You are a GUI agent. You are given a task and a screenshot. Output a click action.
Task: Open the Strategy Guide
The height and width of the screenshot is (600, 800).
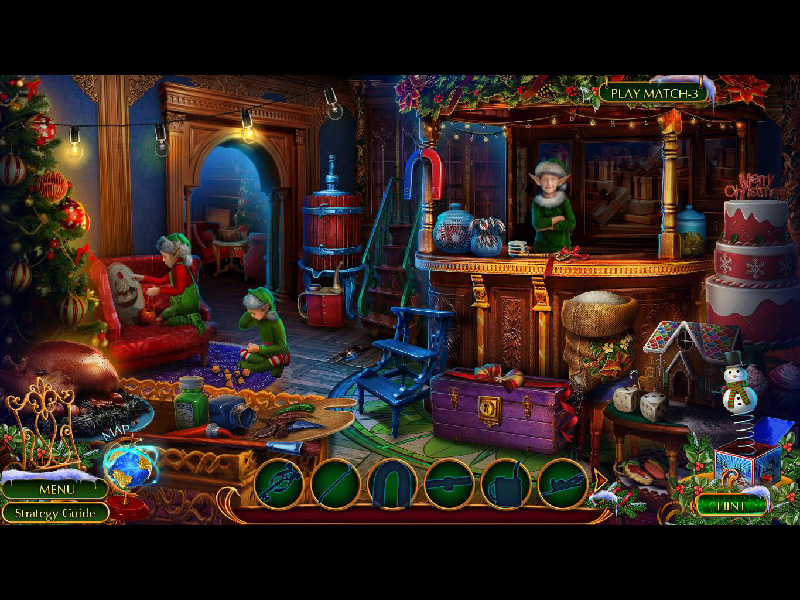[x=55, y=513]
